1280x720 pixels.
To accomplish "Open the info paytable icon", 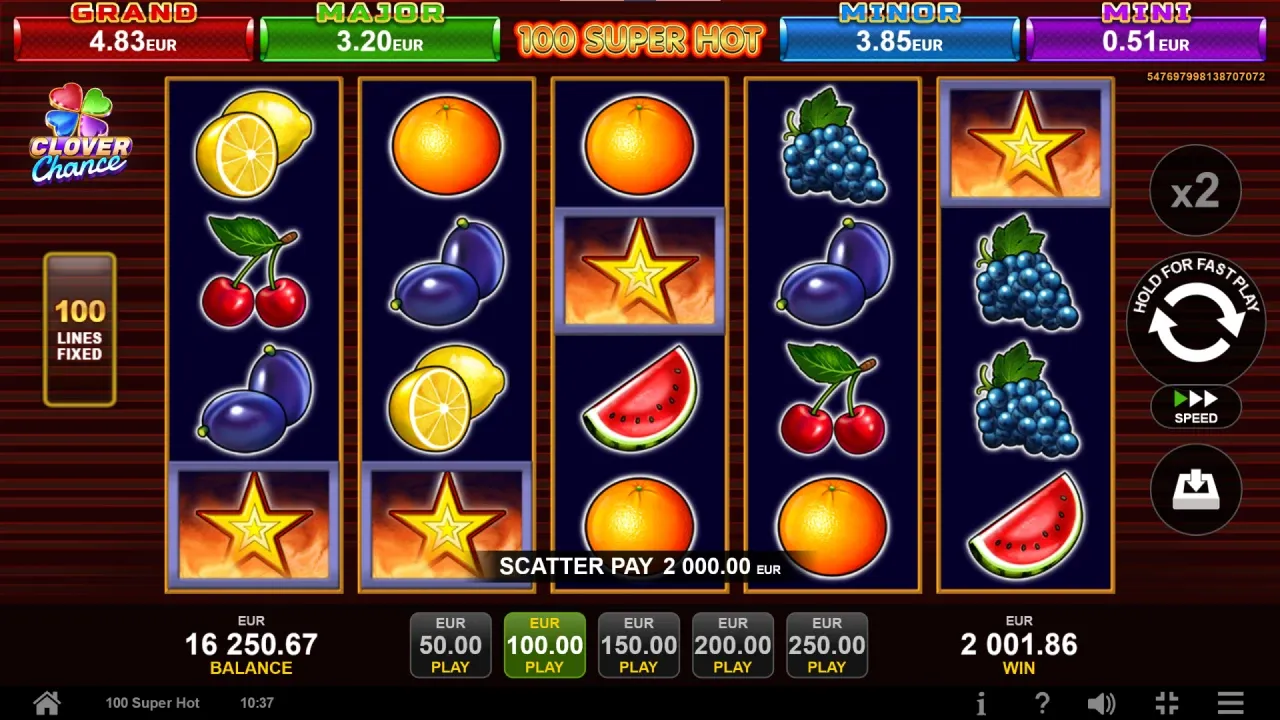I will coord(981,702).
